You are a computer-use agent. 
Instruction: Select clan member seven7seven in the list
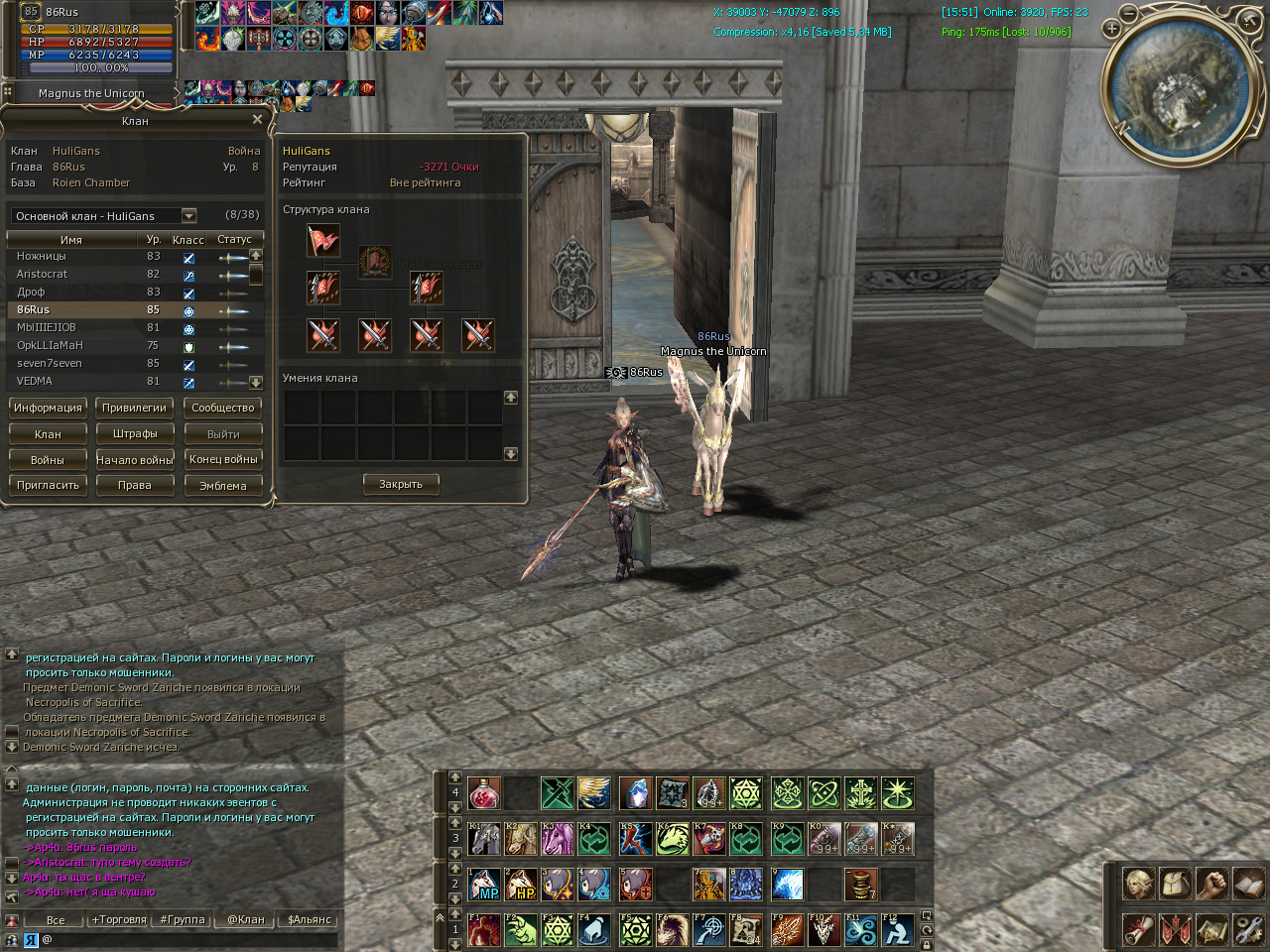point(50,363)
